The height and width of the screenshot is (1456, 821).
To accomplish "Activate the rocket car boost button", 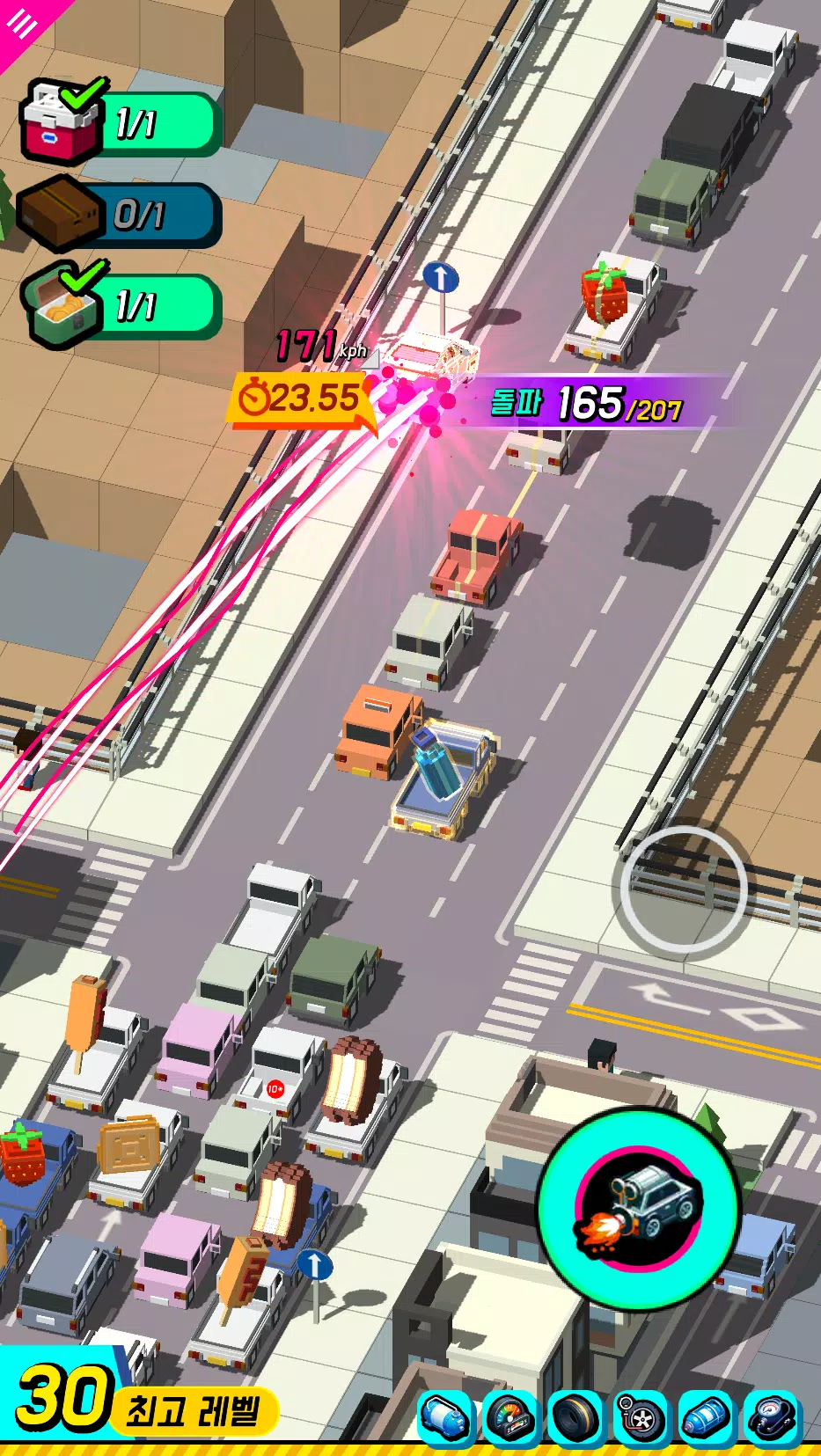I will coord(639,1208).
